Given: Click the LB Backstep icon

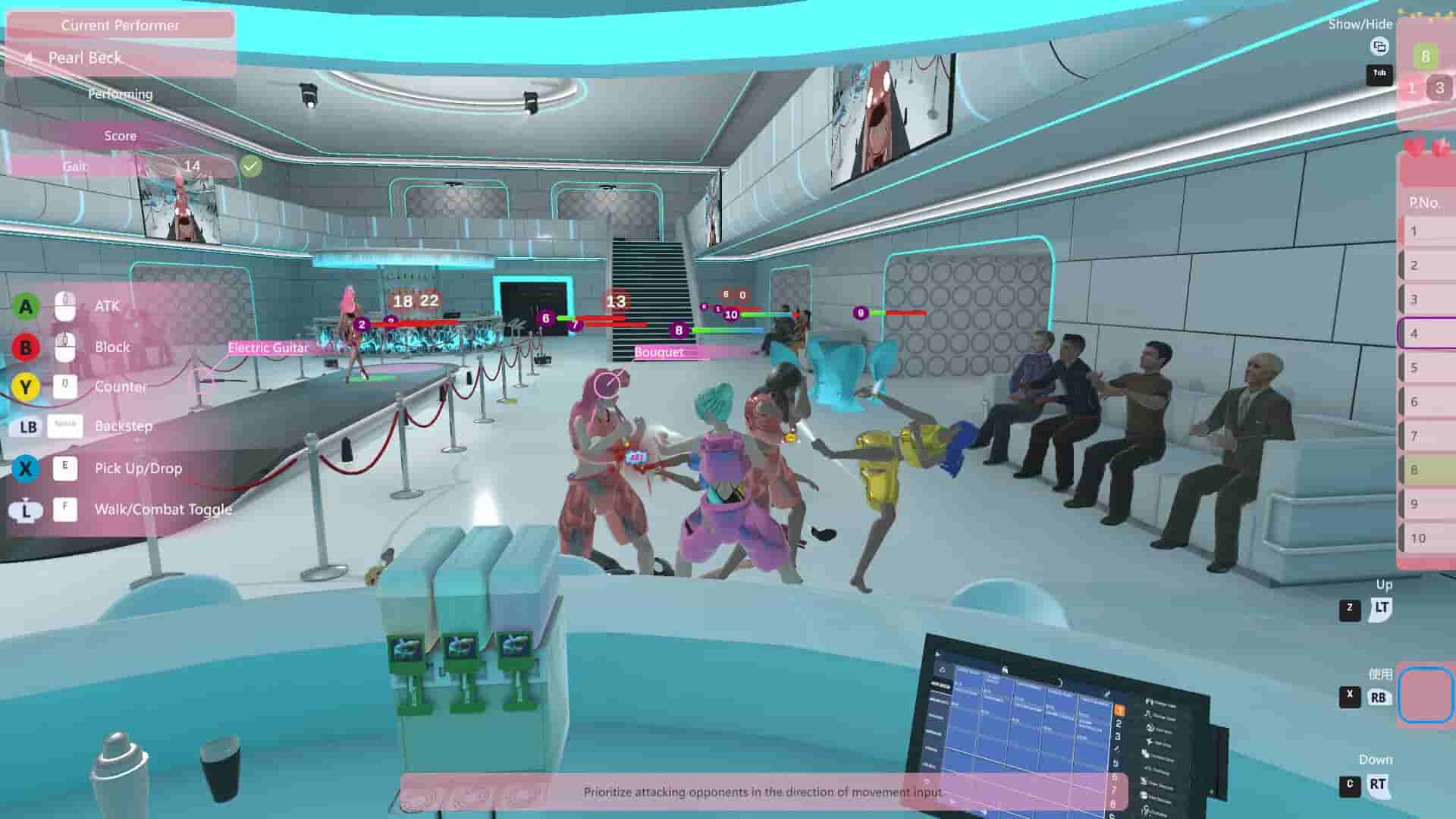Looking at the screenshot, I should [64, 426].
